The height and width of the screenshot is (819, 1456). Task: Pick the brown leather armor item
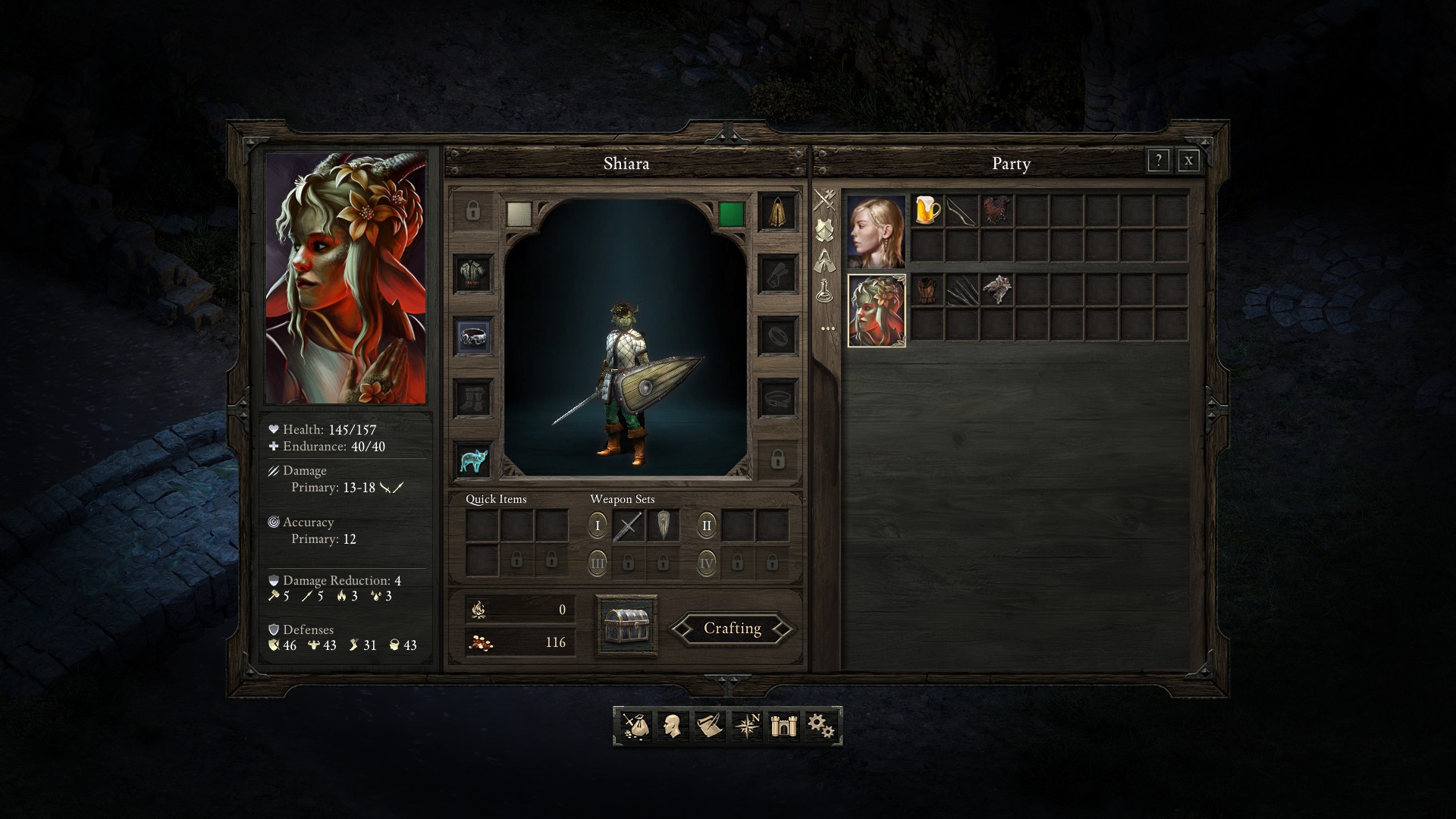pos(927,290)
